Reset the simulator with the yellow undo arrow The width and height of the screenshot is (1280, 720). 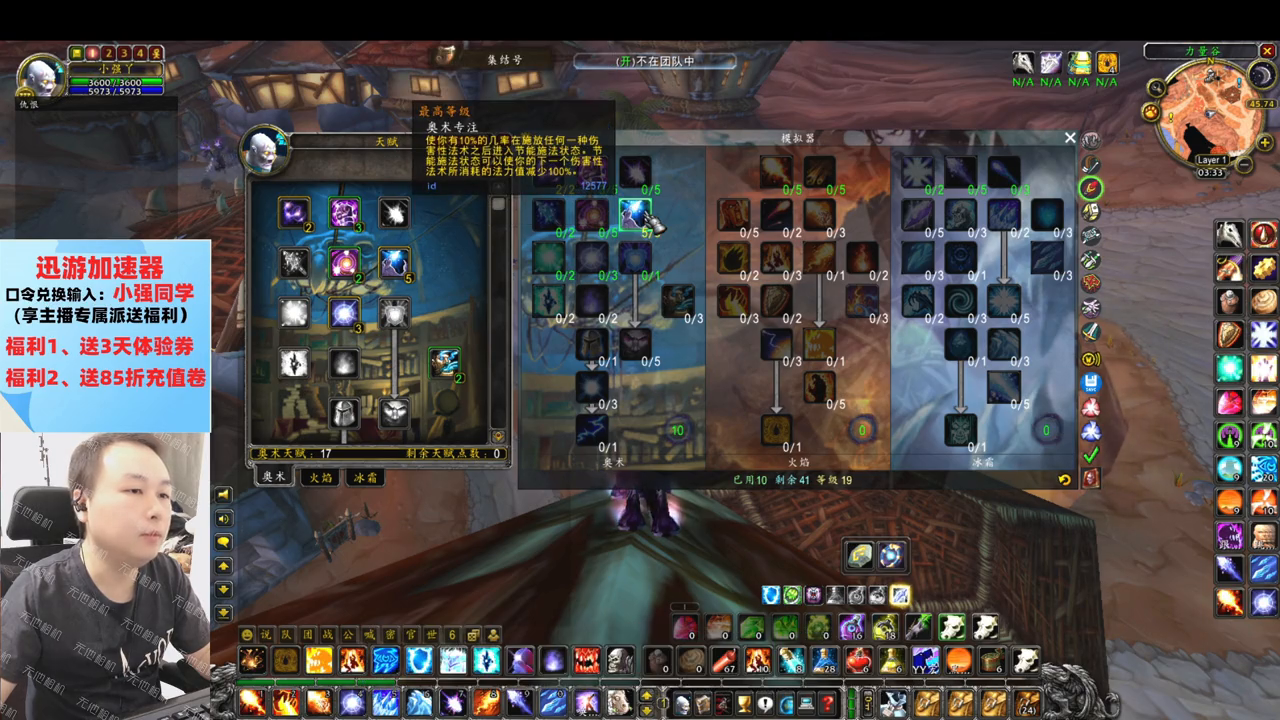[1064, 480]
